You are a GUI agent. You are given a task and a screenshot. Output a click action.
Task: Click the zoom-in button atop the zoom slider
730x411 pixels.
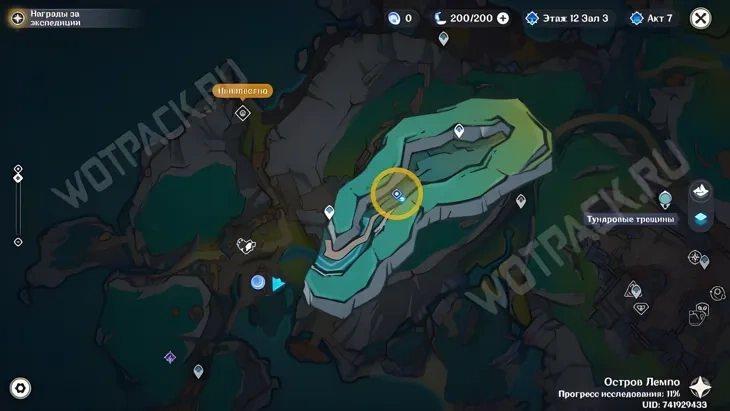tap(18, 168)
